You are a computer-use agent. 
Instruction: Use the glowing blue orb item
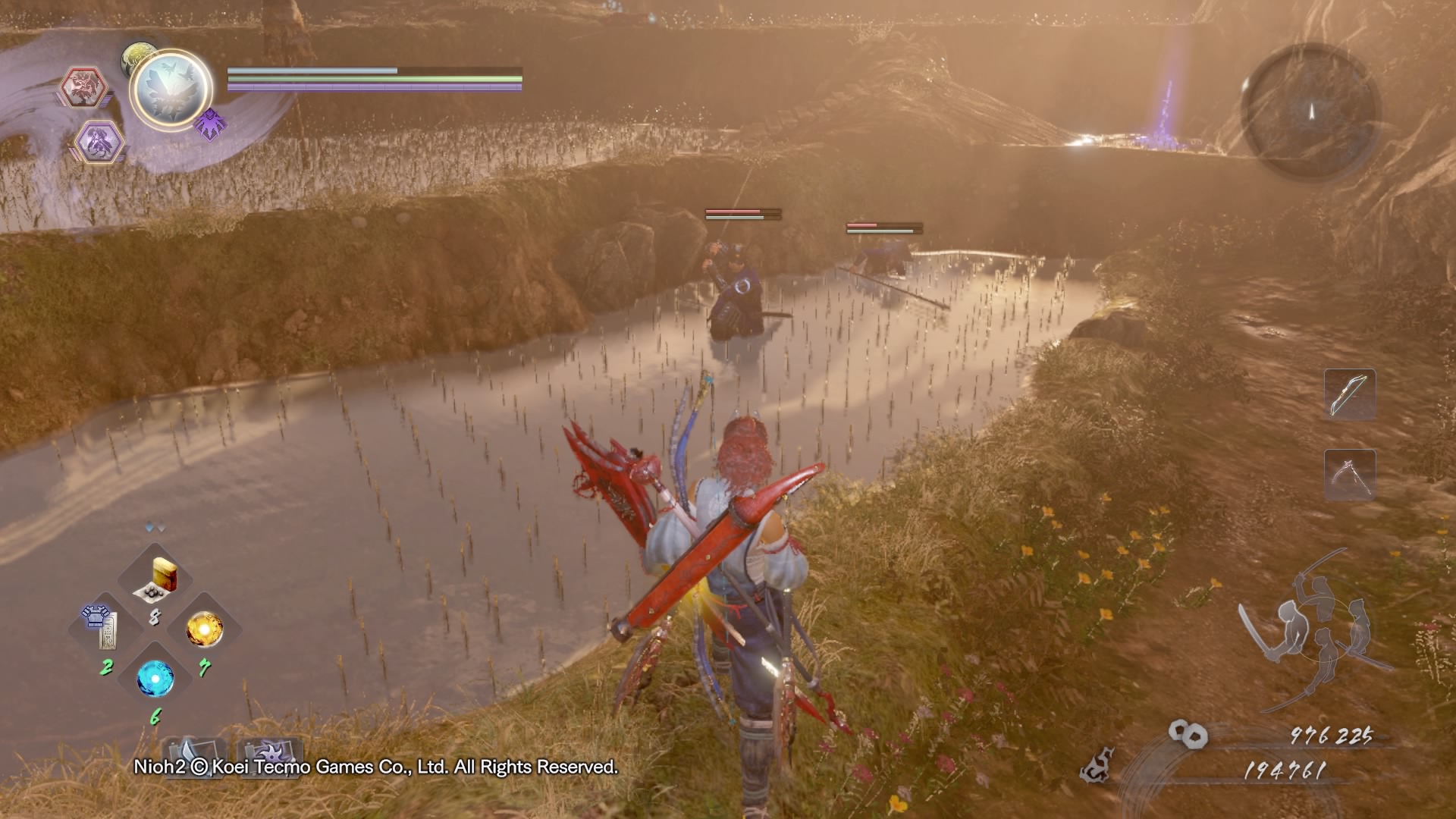[155, 679]
